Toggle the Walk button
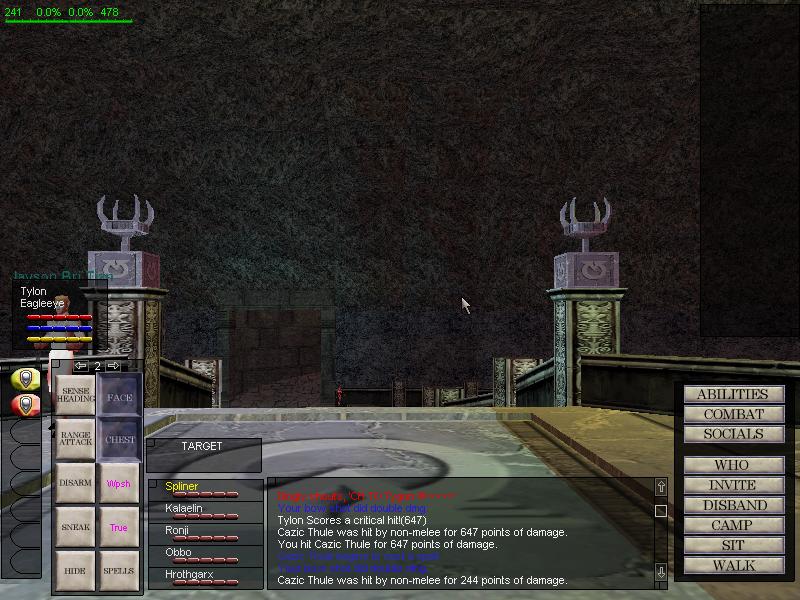This screenshot has height=600, width=800. [733, 565]
